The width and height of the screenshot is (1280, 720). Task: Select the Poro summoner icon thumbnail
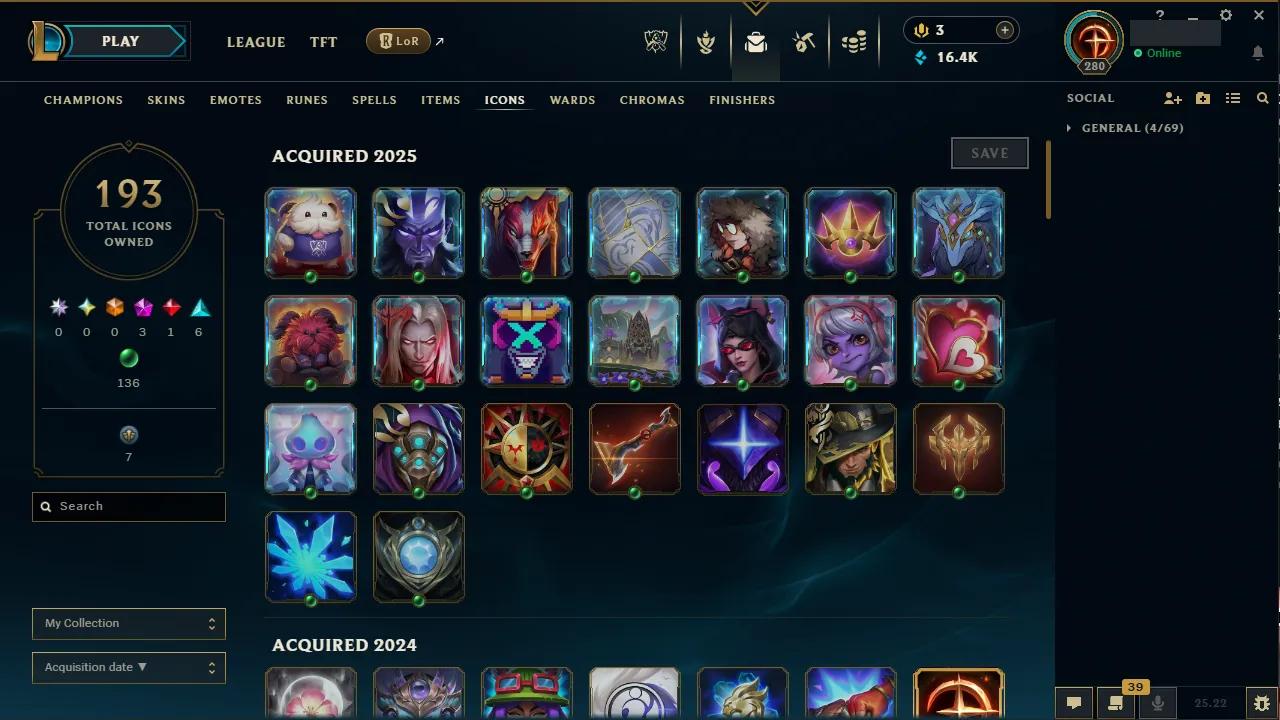(310, 232)
